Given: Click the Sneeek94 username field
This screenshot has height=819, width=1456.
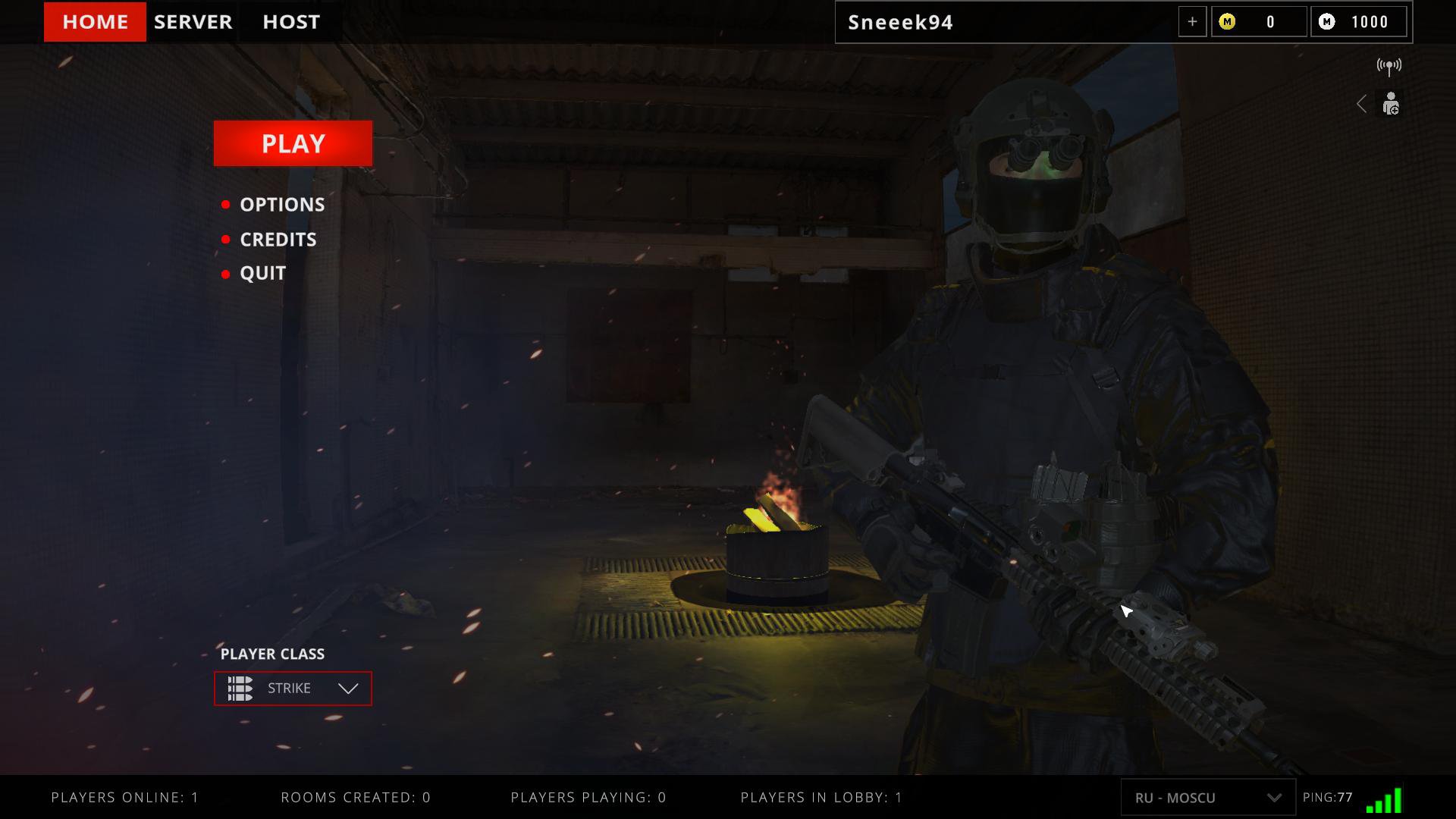Looking at the screenshot, I should pos(902,22).
